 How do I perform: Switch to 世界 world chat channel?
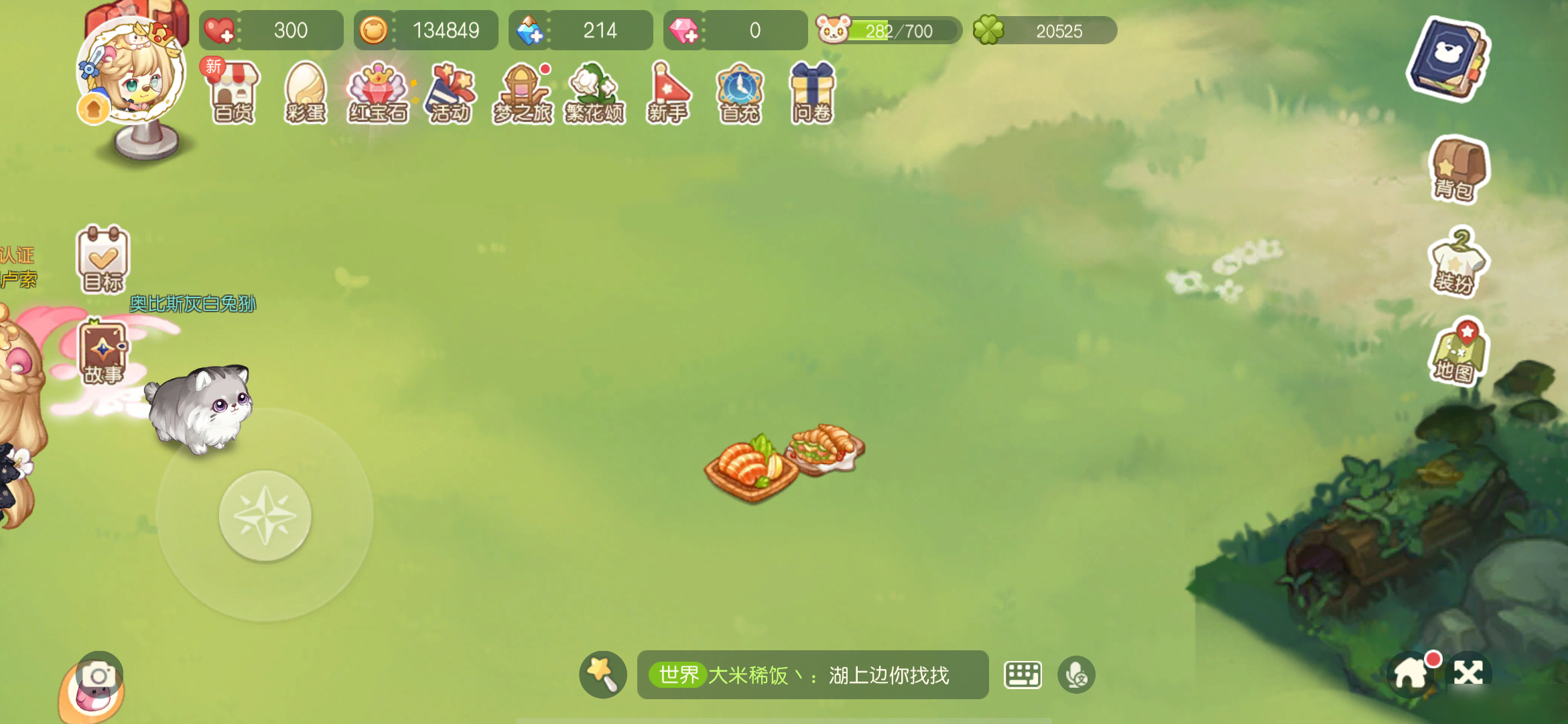677,676
